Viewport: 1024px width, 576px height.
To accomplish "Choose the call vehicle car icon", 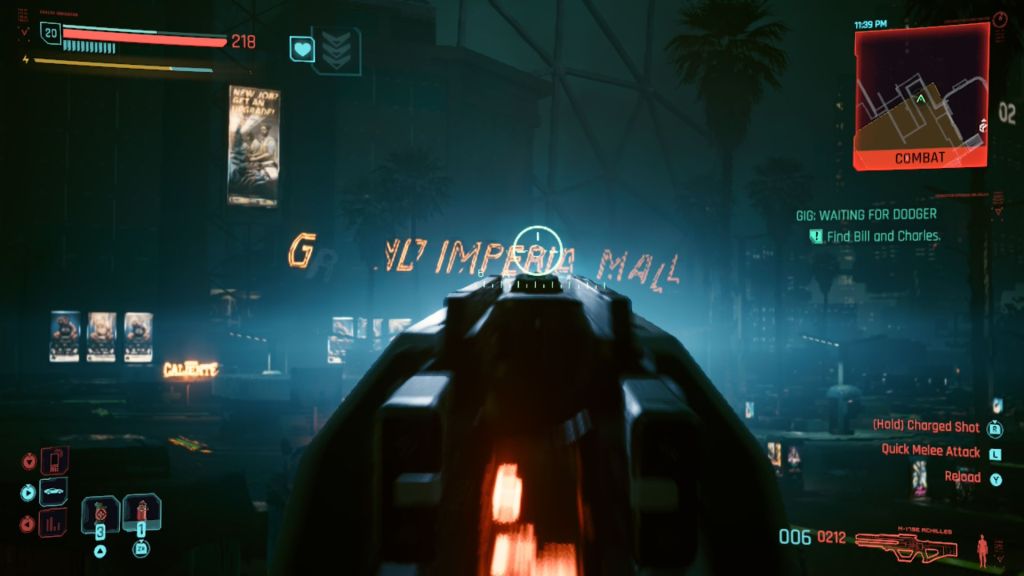I will [53, 492].
